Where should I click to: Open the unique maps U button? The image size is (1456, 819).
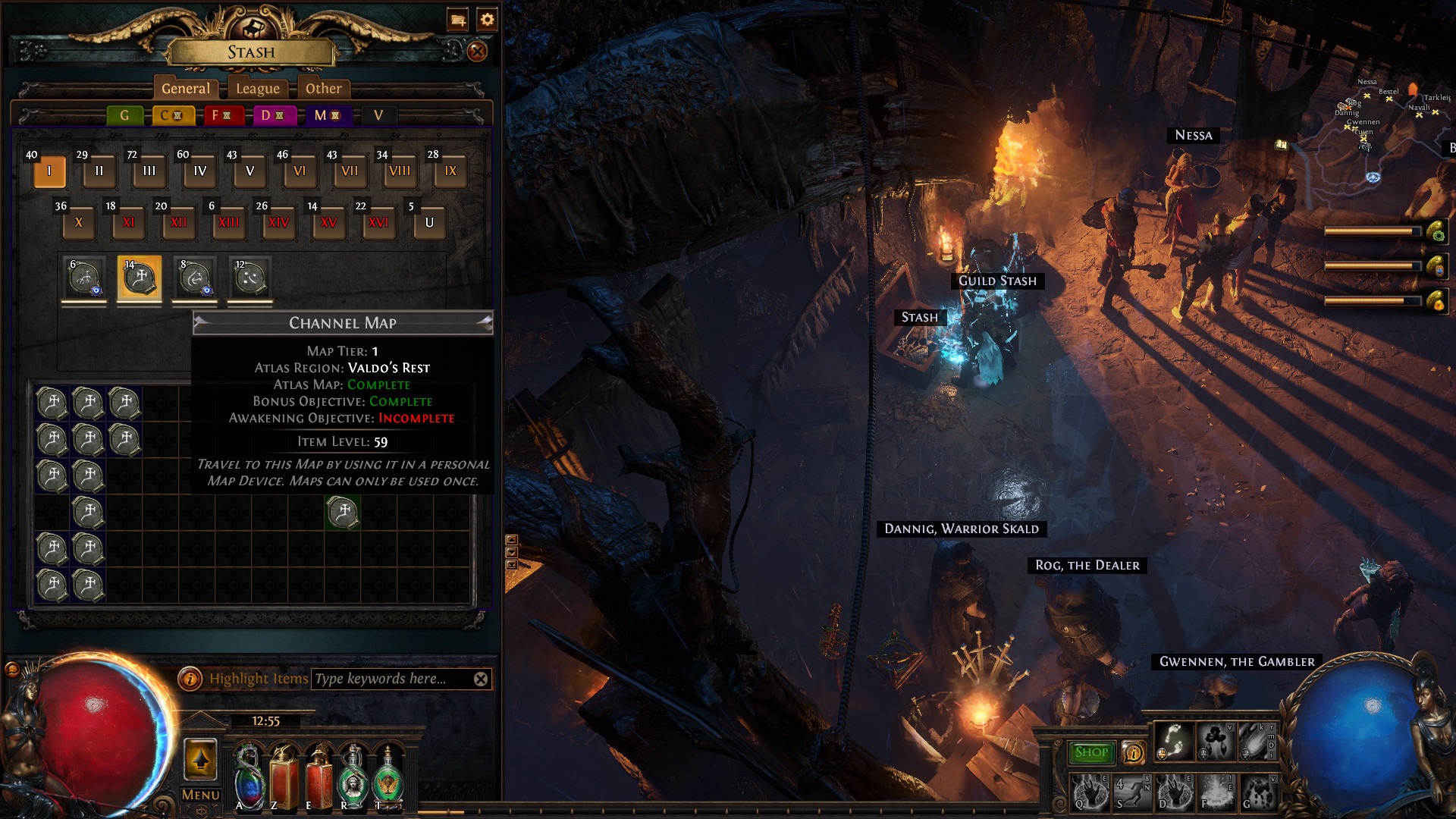(x=429, y=223)
